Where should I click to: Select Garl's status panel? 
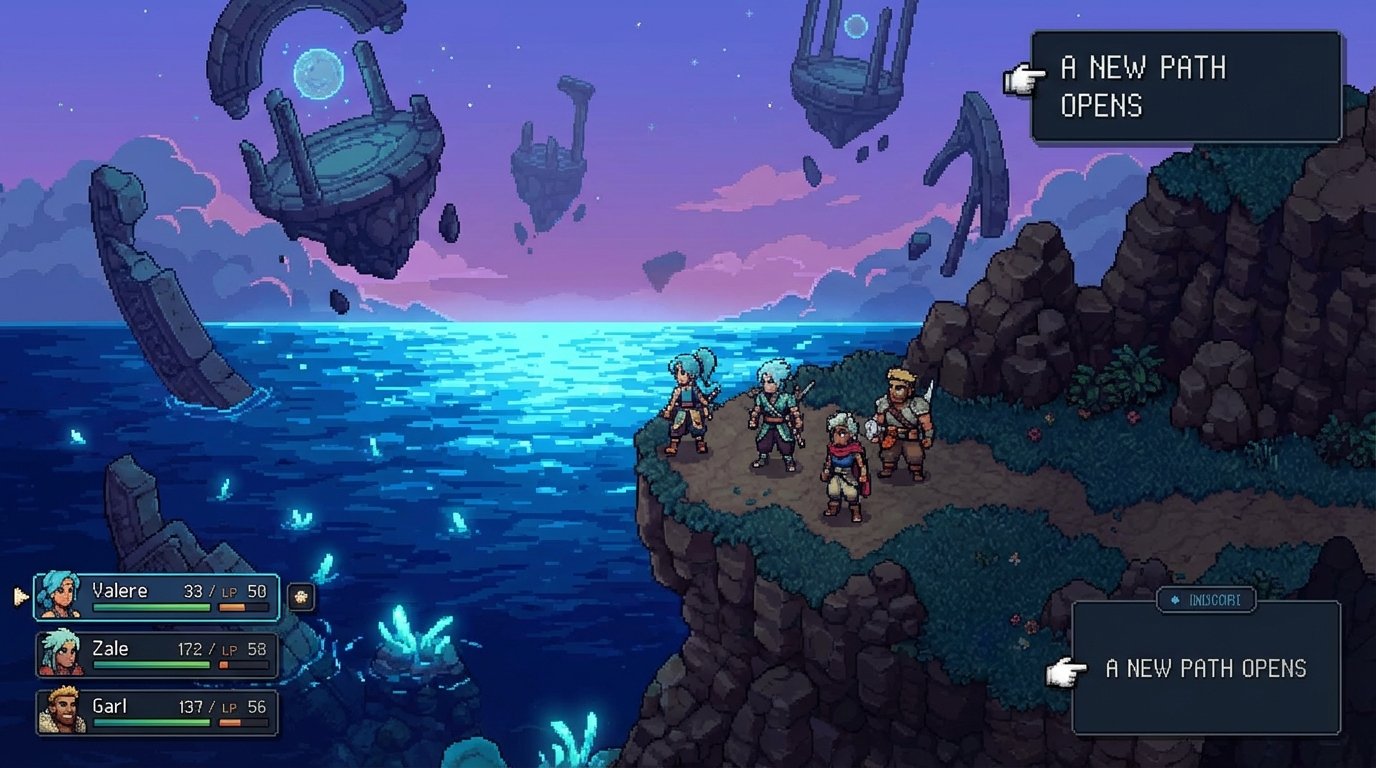(x=155, y=710)
